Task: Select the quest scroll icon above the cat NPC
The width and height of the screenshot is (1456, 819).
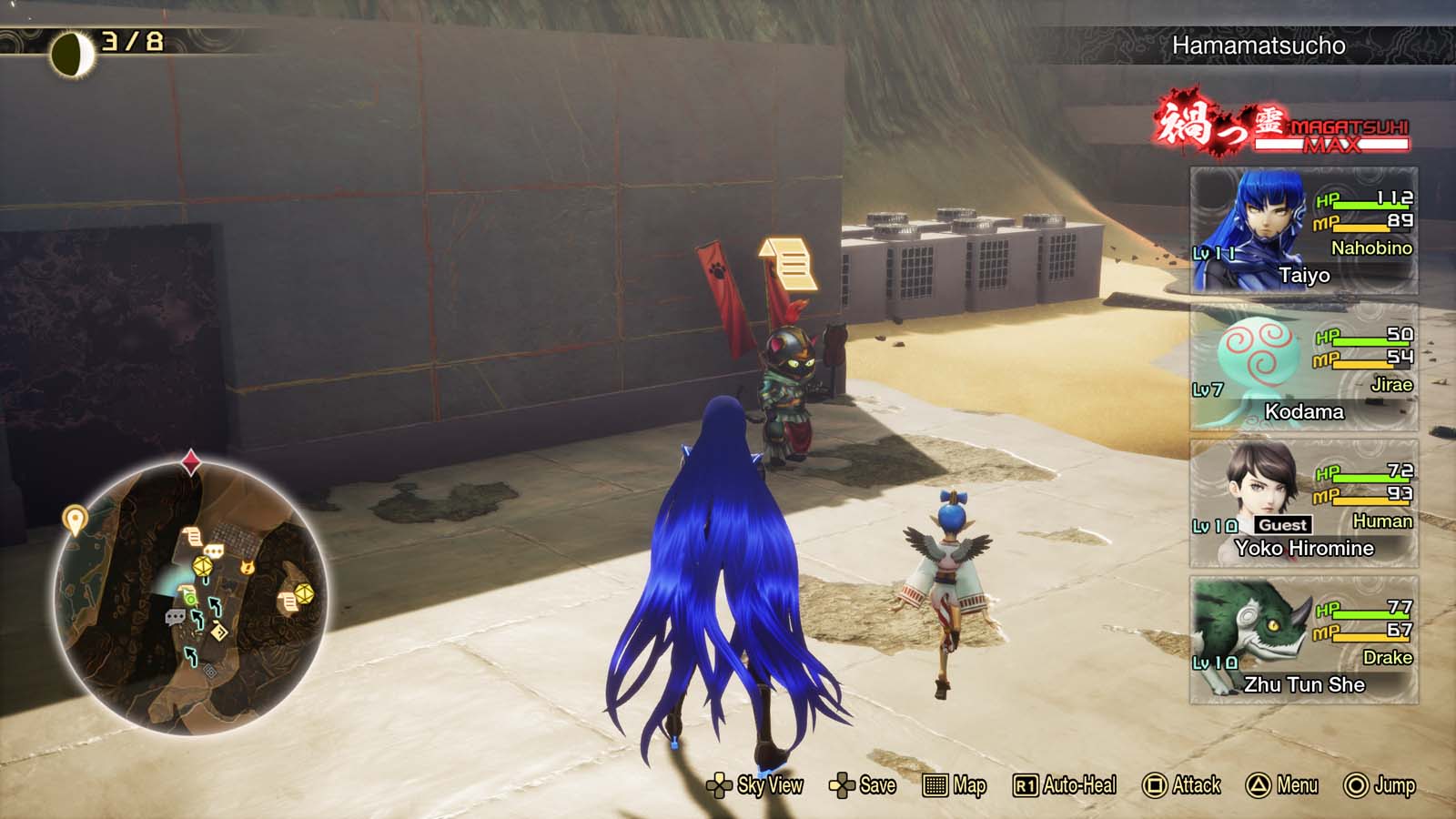Action: 789,263
